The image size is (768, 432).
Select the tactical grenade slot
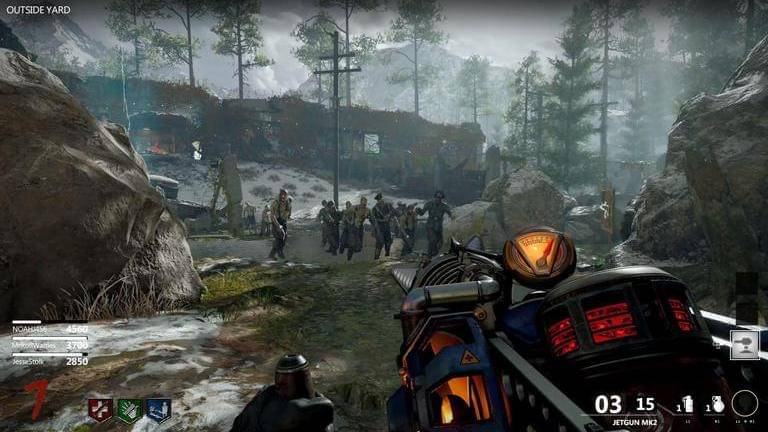(687, 404)
